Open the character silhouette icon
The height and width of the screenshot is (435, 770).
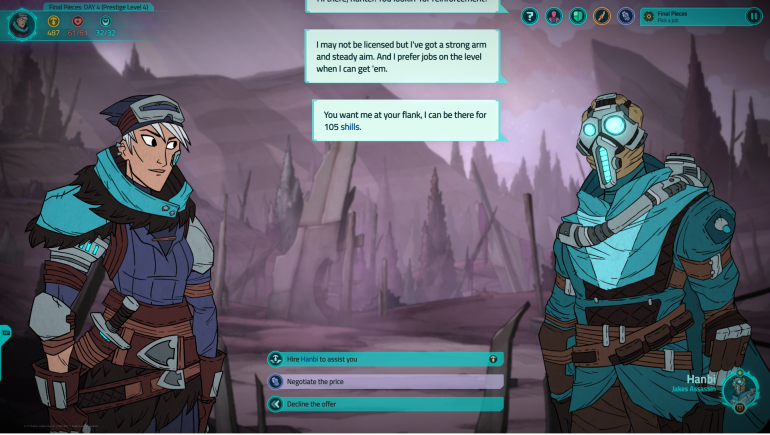pyautogui.click(x=554, y=16)
